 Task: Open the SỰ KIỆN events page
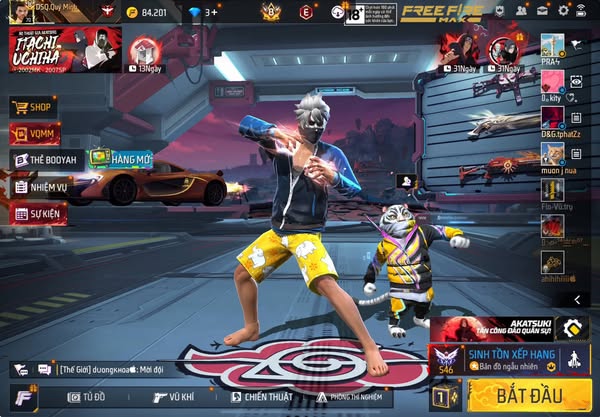[39, 213]
